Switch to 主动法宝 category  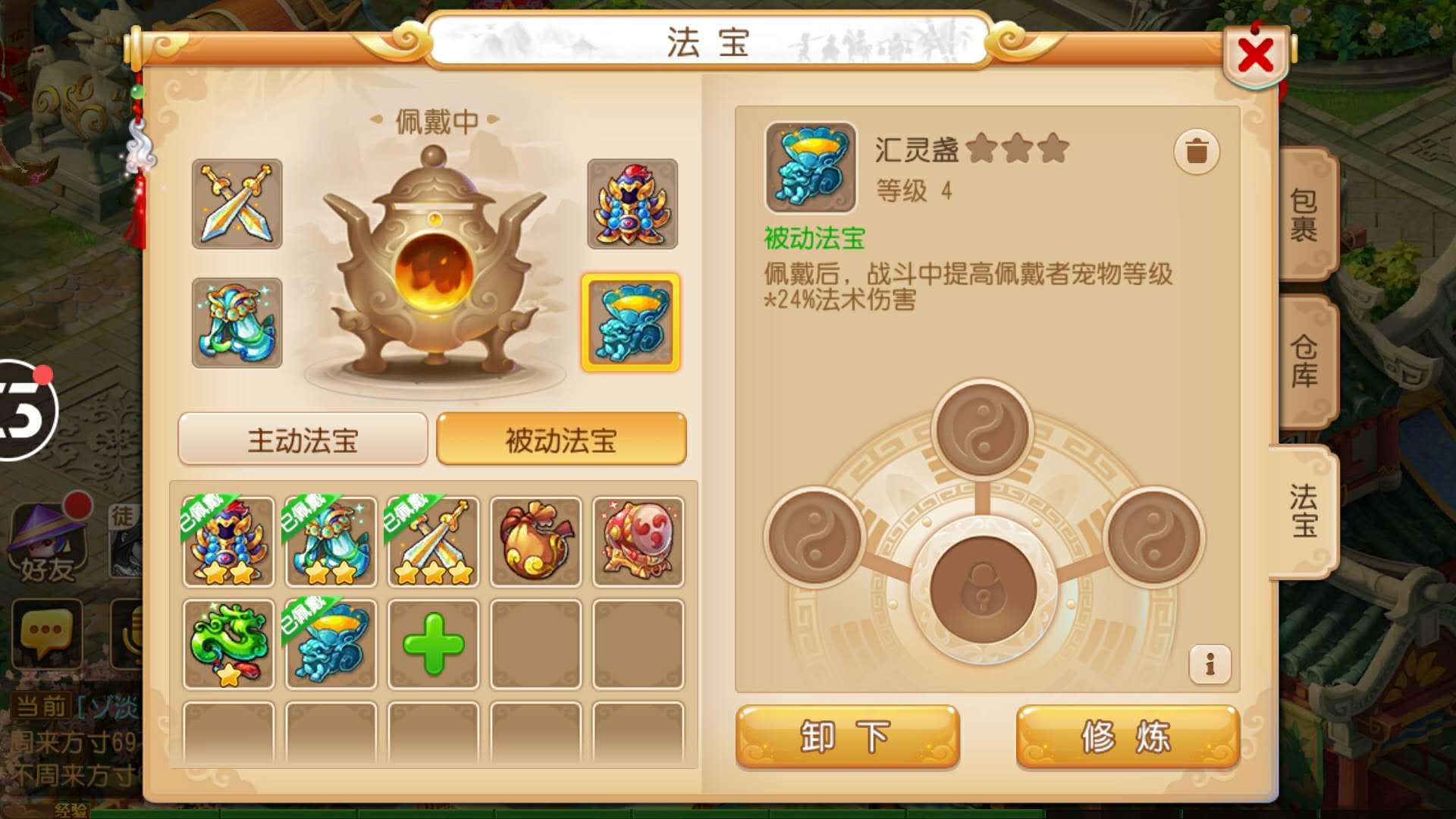[x=301, y=438]
